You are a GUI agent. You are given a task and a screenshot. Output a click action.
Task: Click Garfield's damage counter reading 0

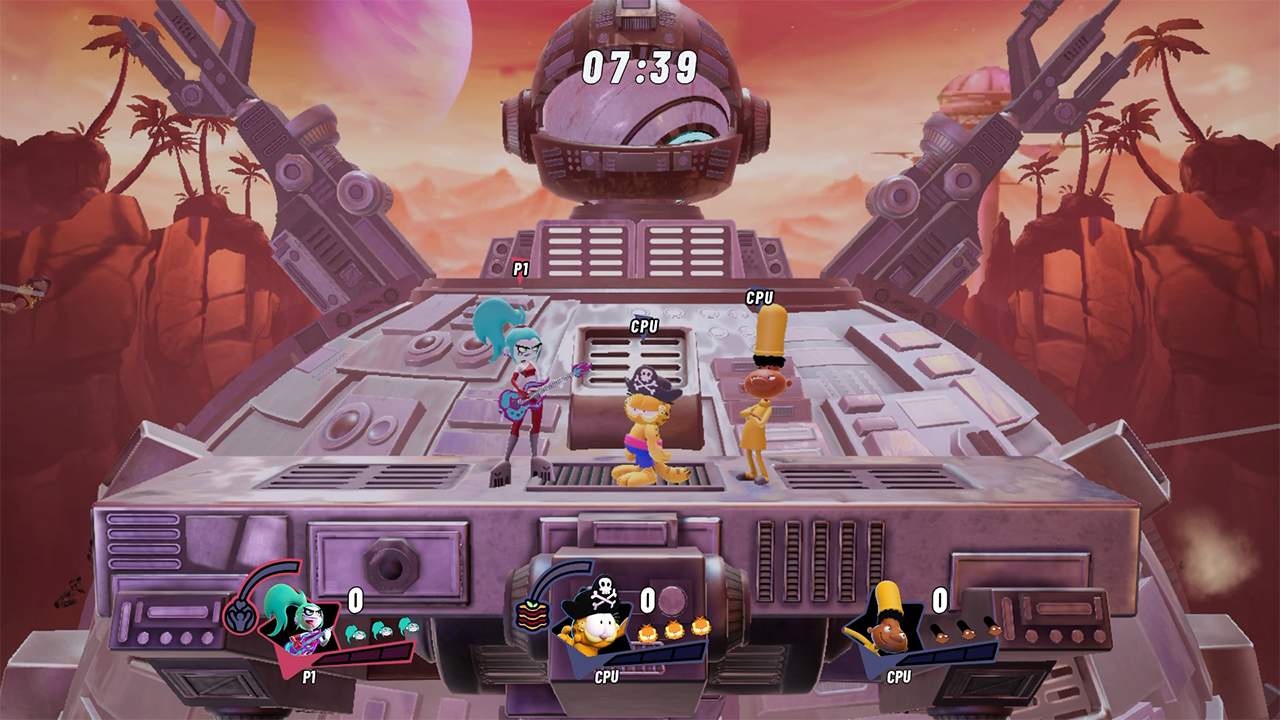click(648, 600)
